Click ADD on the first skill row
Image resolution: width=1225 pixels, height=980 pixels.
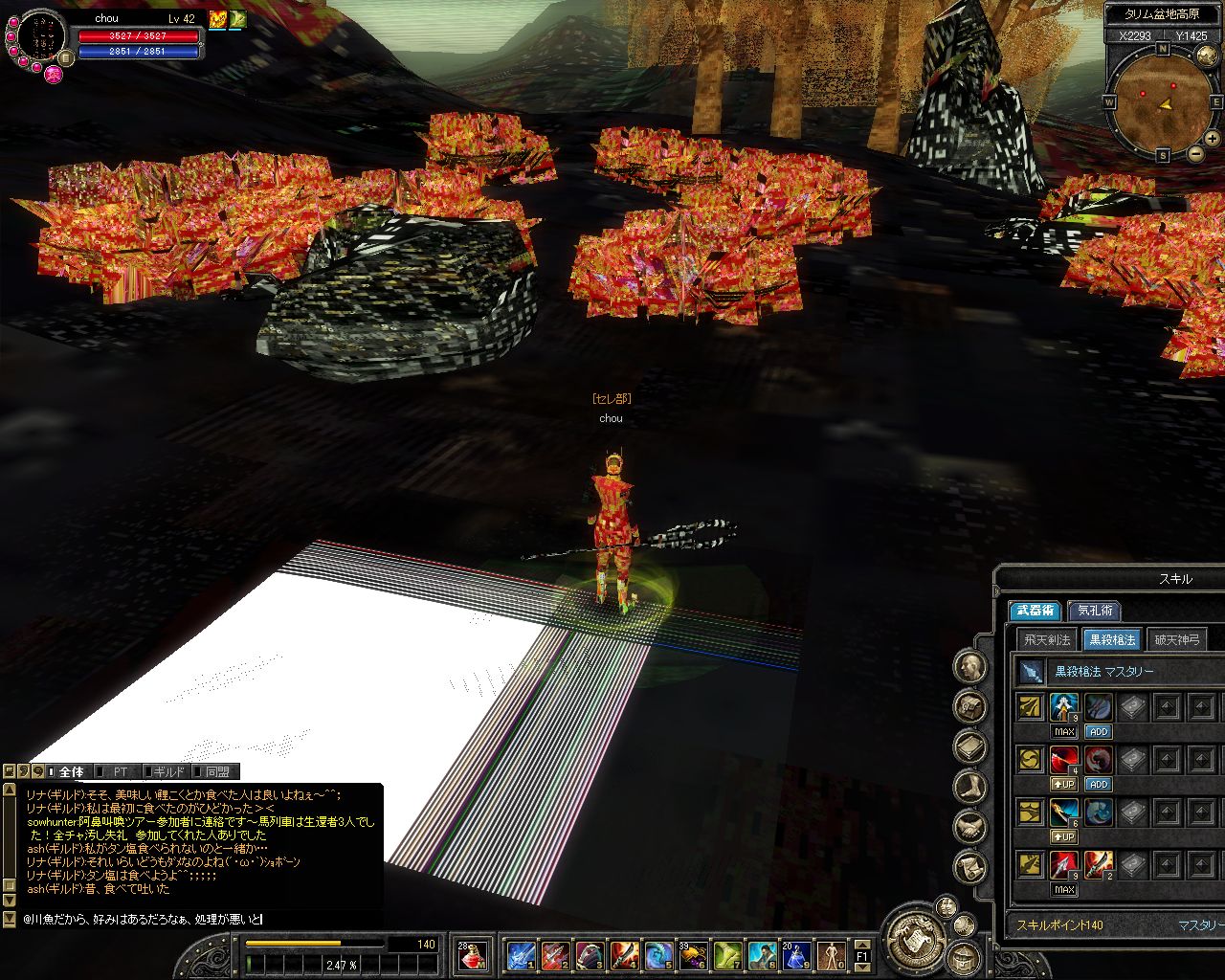[1098, 731]
